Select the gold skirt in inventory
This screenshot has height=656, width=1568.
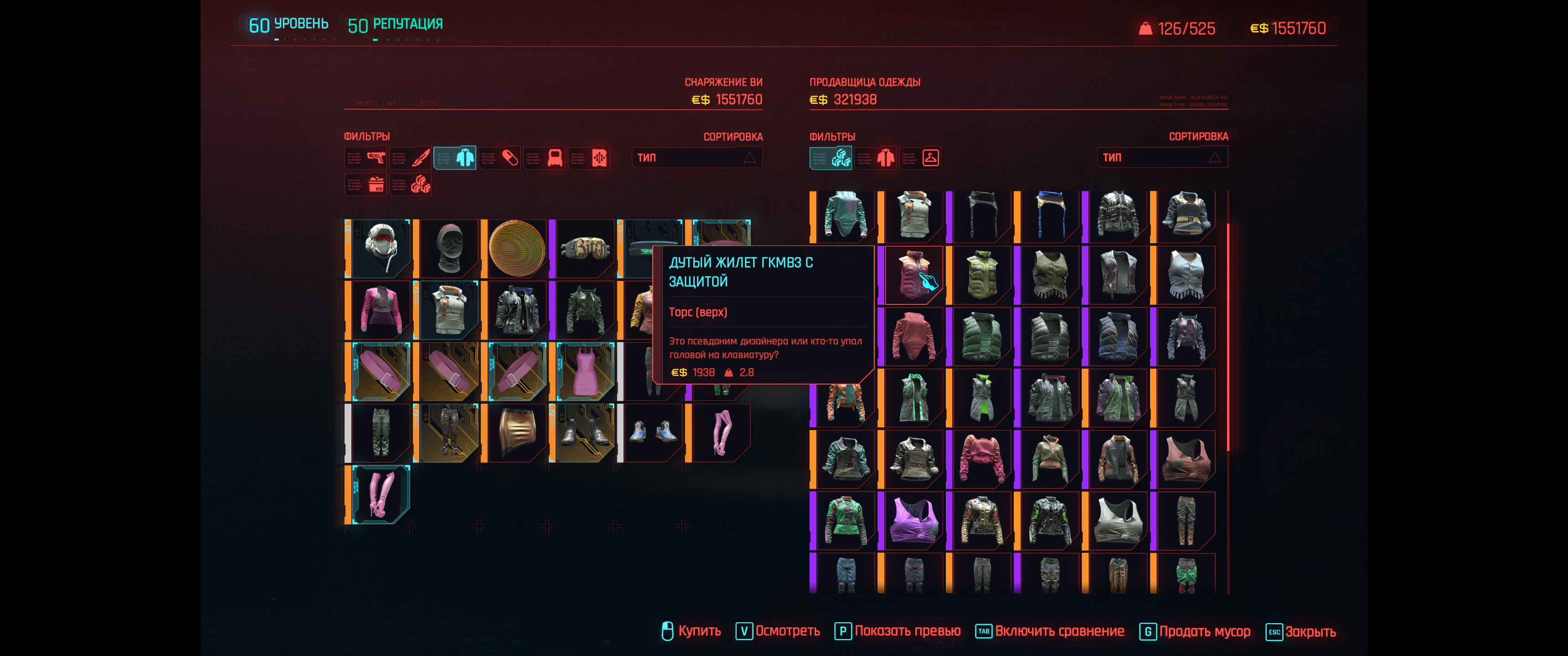click(517, 432)
